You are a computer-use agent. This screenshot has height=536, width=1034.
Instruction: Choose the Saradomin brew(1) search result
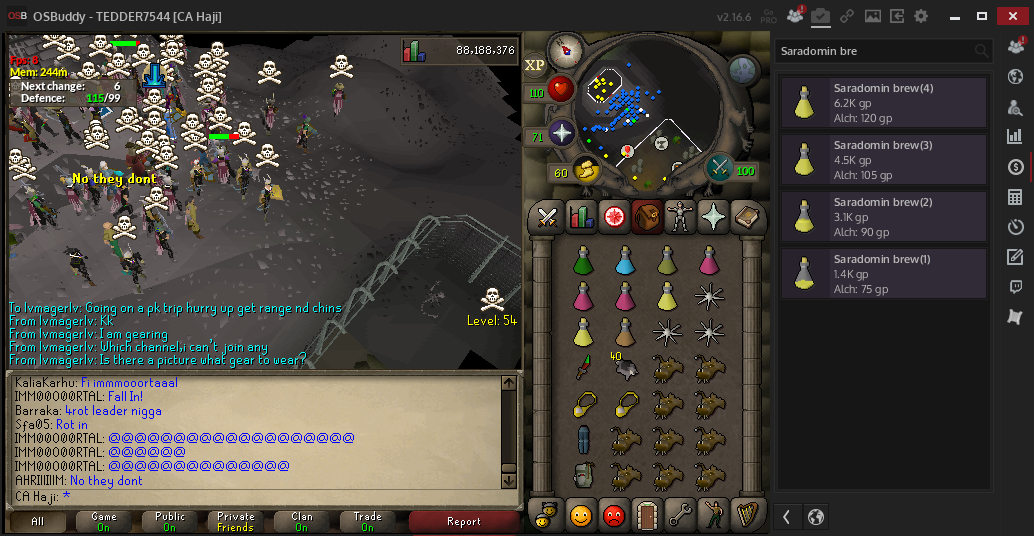pos(883,274)
